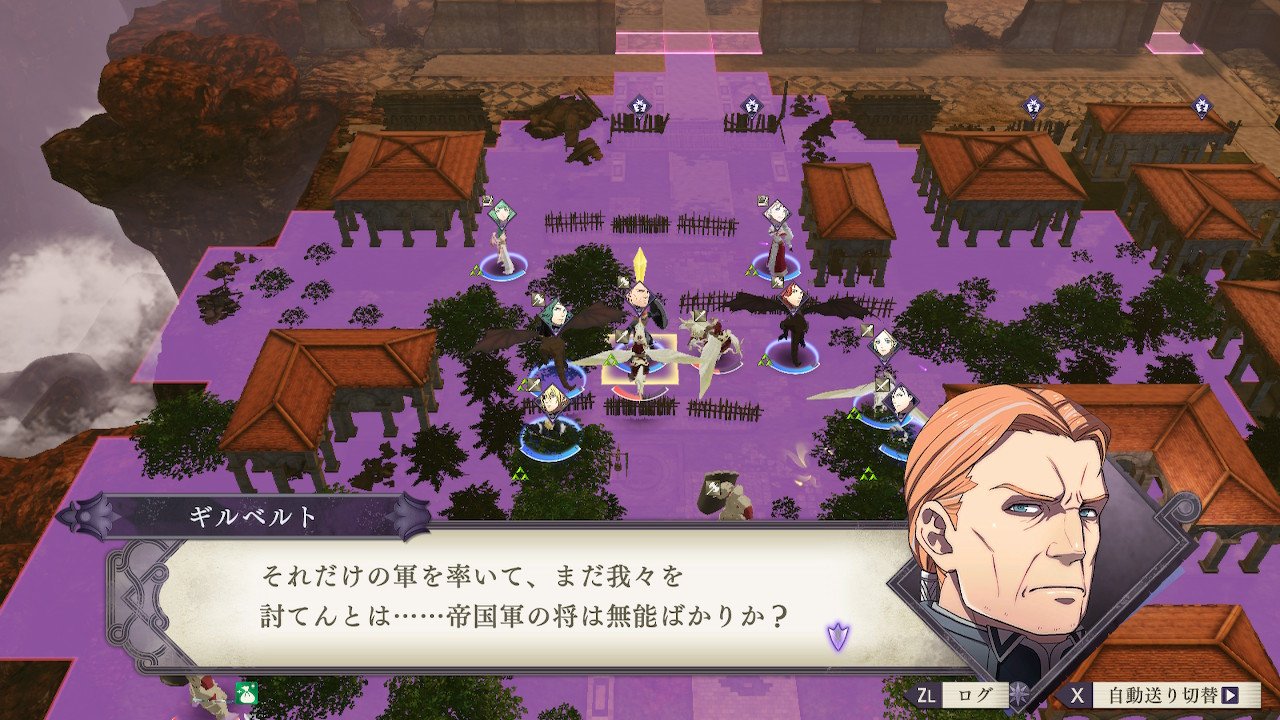This screenshot has height=720, width=1280.
Task: Click the blue movement ring beneath the dark mage
Action: (x=795, y=365)
